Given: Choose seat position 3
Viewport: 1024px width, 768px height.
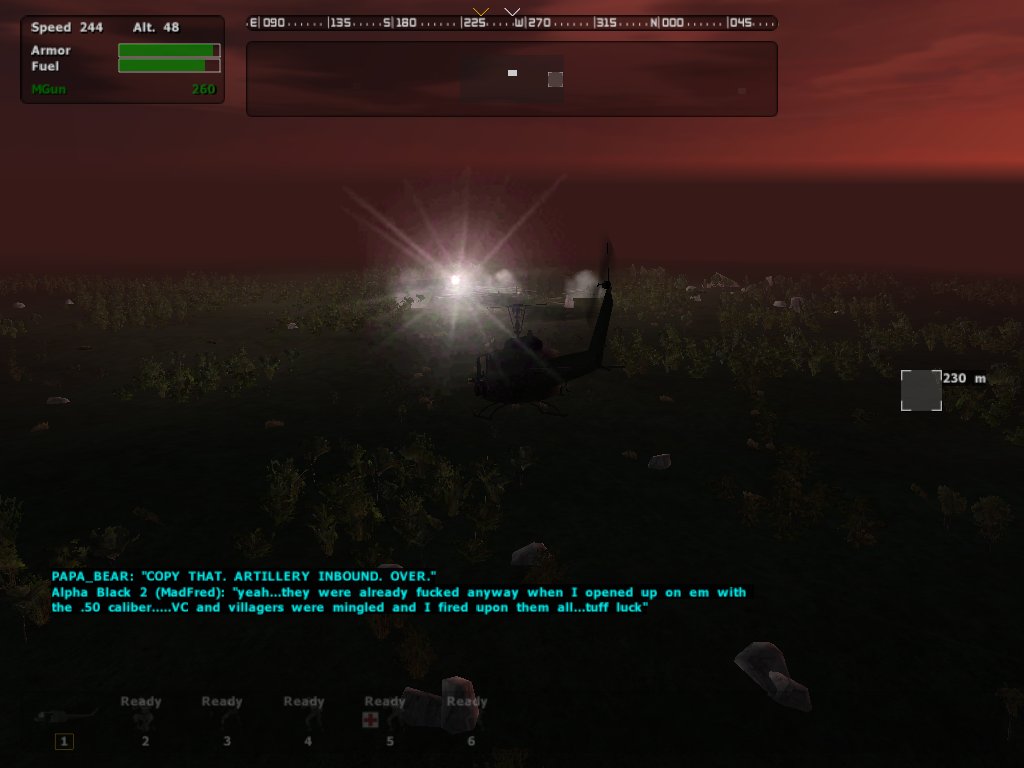Looking at the screenshot, I should 226,722.
